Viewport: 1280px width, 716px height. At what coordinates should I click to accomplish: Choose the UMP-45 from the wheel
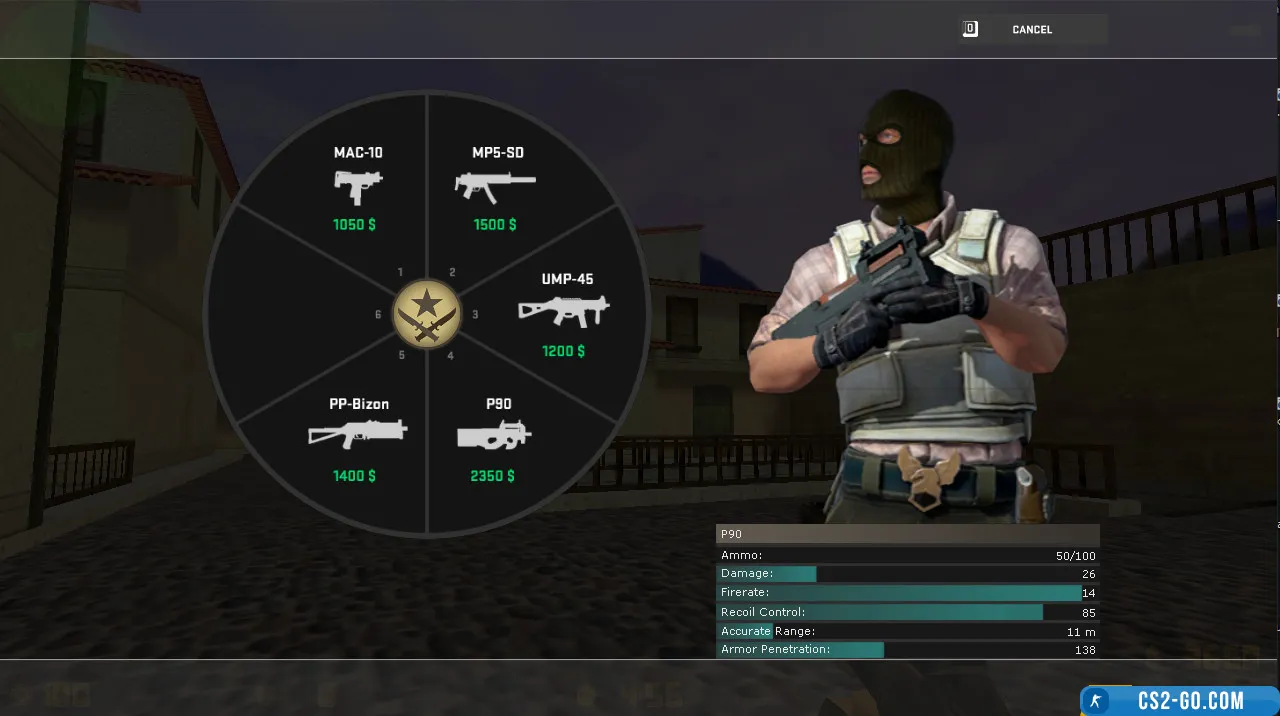tap(565, 314)
